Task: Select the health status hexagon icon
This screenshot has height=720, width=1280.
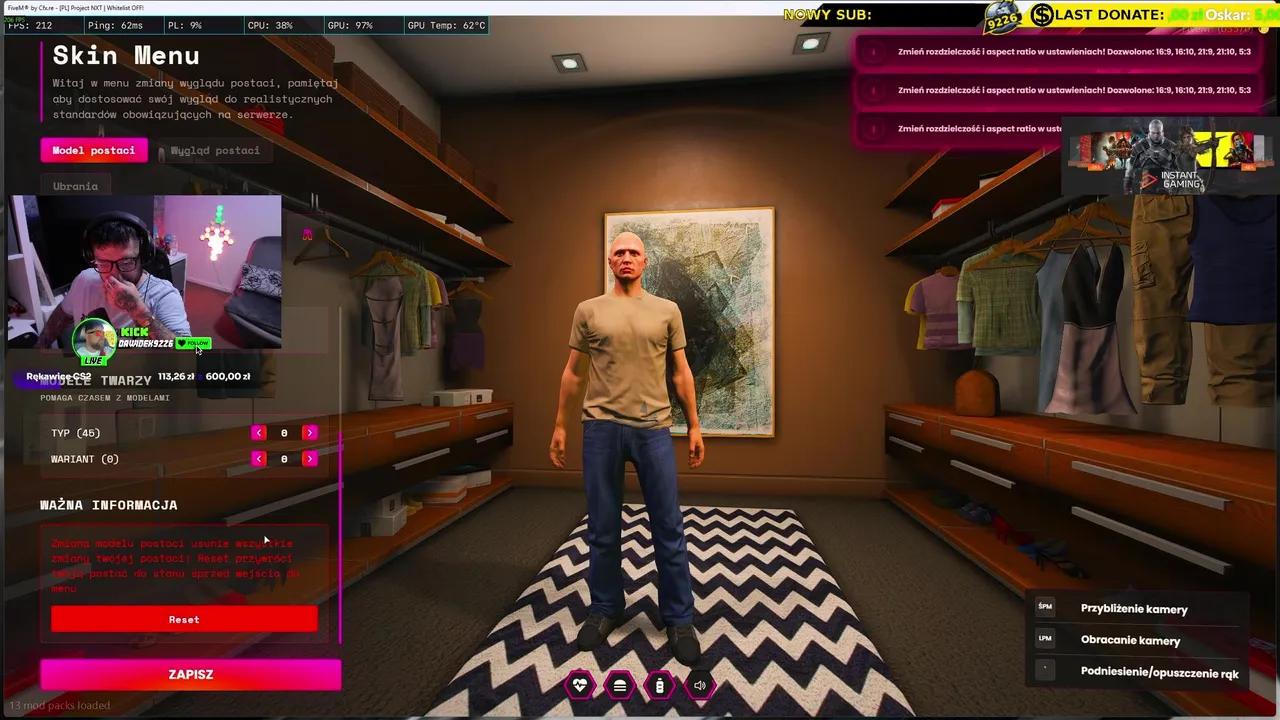Action: (580, 685)
